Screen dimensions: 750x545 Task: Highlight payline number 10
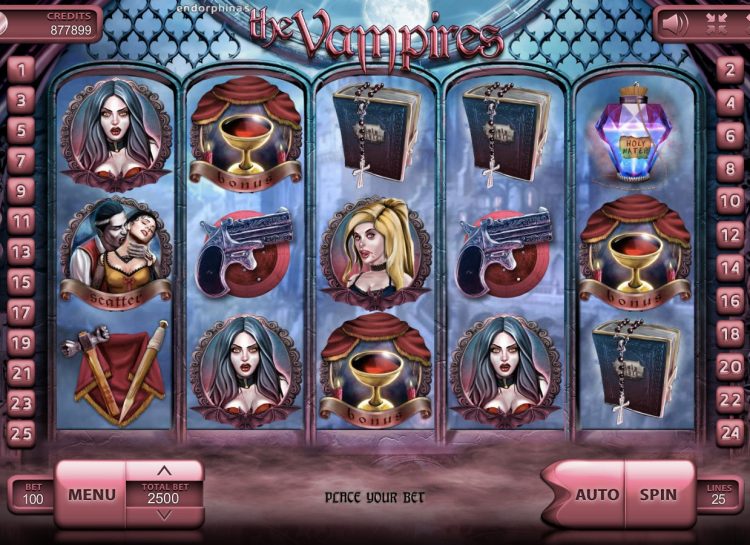pyautogui.click(x=729, y=199)
